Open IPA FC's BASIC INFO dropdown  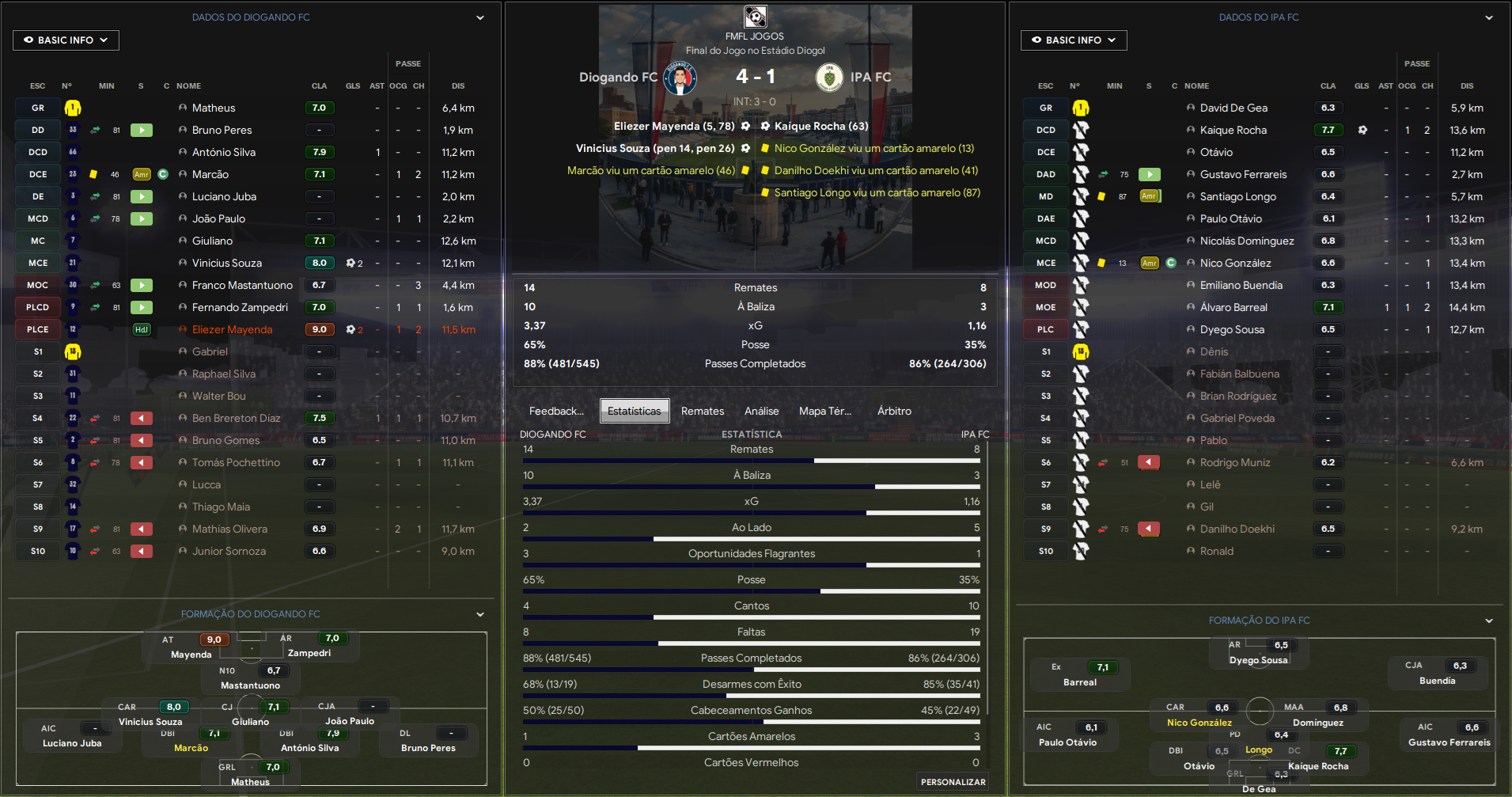tap(1073, 40)
